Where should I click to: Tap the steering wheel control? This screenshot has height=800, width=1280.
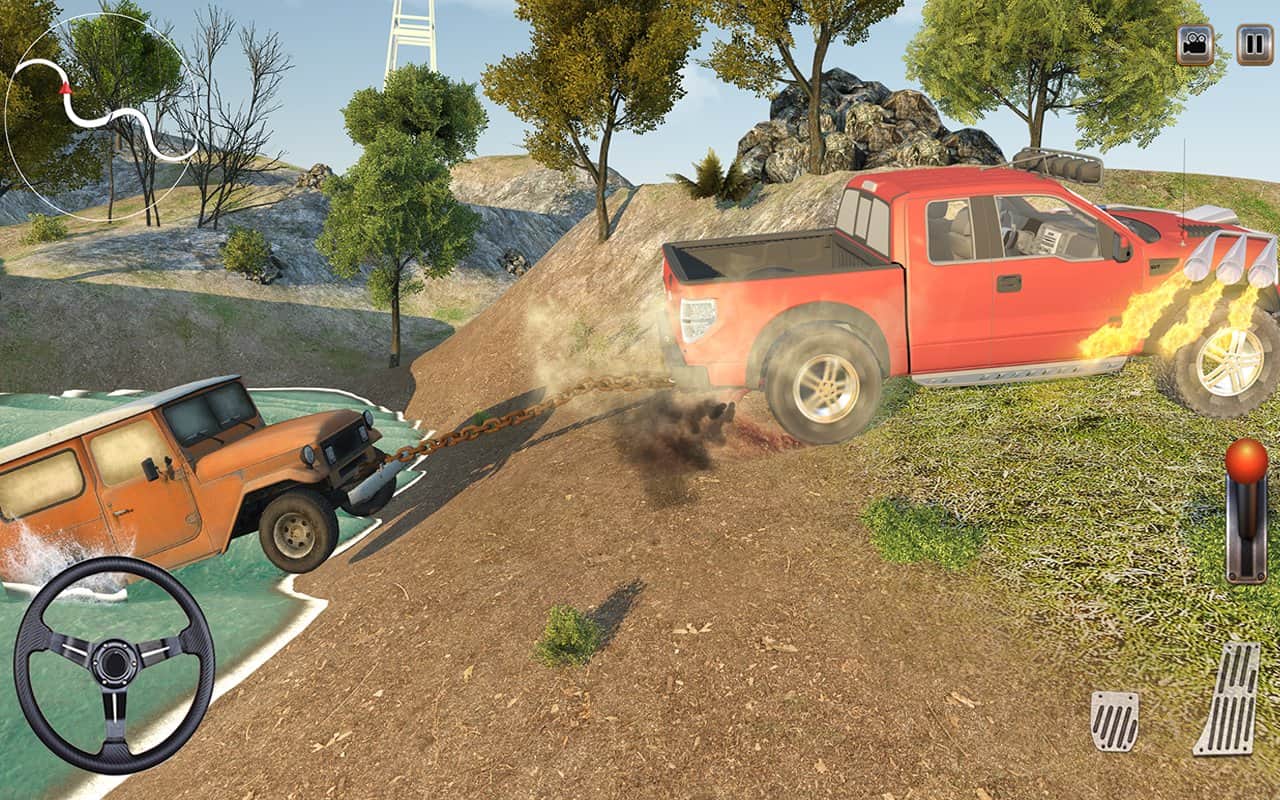click(x=114, y=664)
